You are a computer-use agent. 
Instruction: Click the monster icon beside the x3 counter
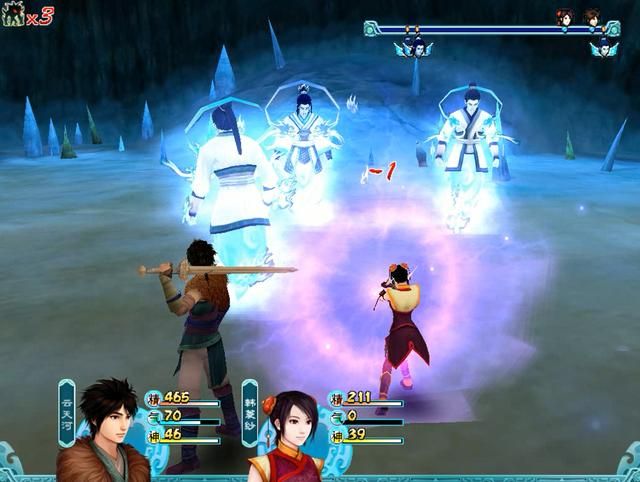(x=13, y=15)
